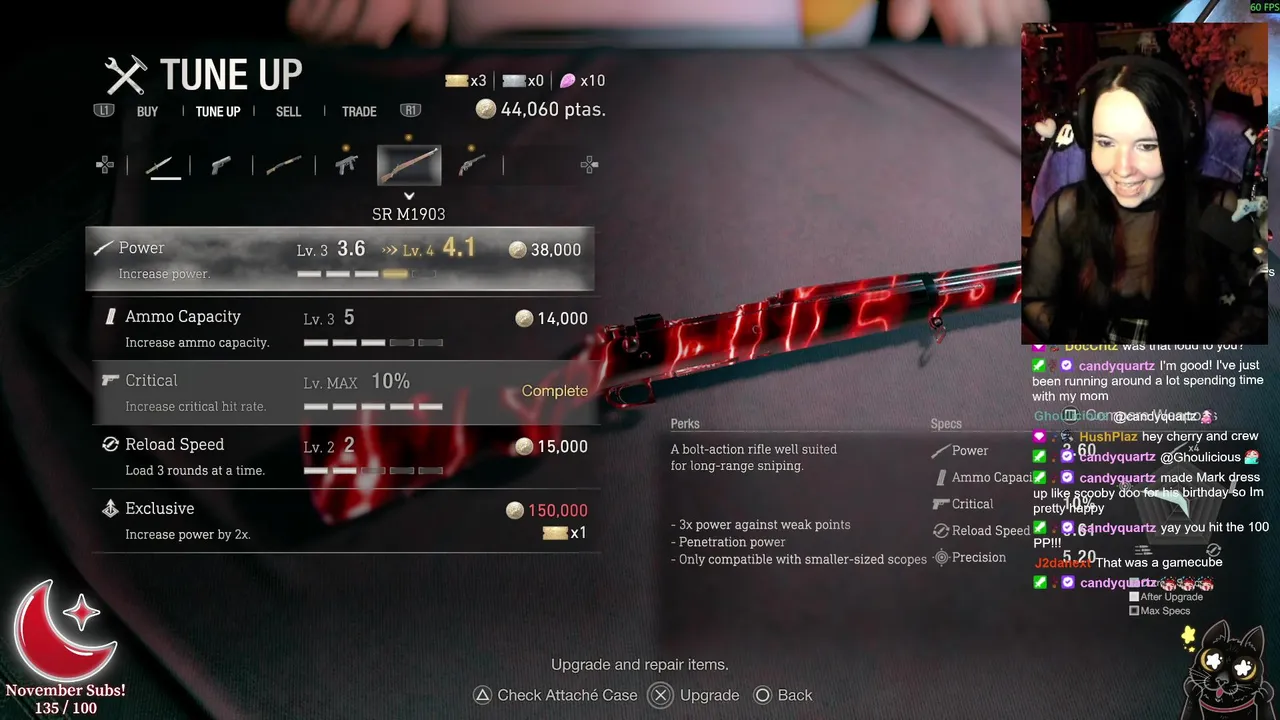The height and width of the screenshot is (720, 1280).
Task: Open the SELL tab
Action: [288, 111]
